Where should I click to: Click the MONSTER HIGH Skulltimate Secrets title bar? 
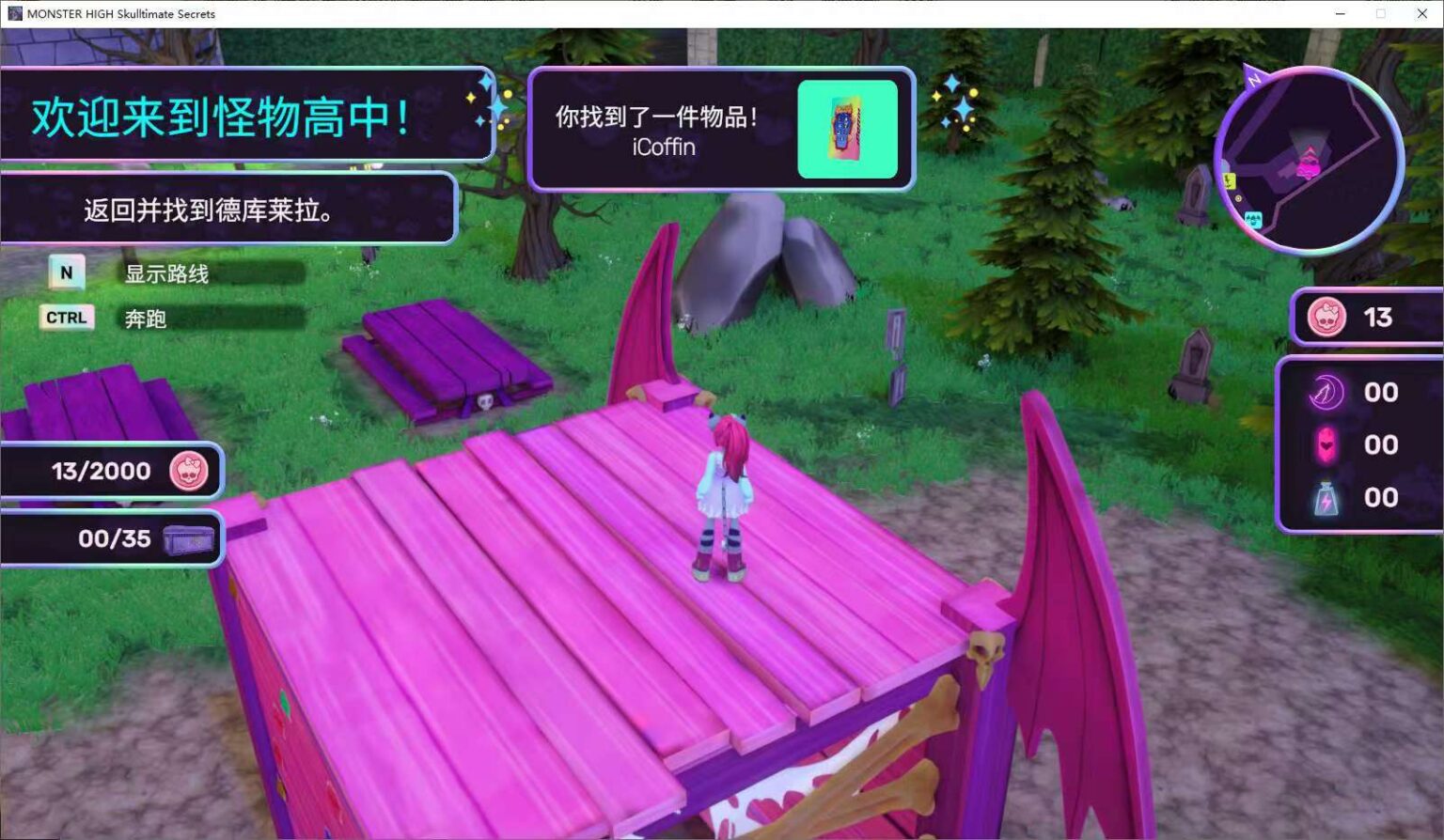(120, 13)
